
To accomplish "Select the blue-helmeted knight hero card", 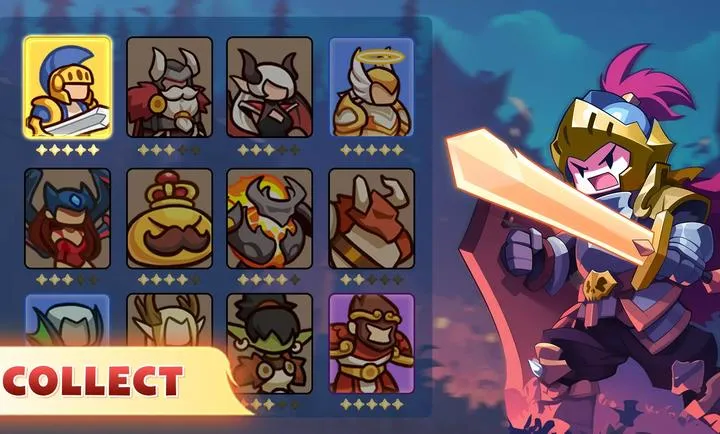I will tap(67, 88).
